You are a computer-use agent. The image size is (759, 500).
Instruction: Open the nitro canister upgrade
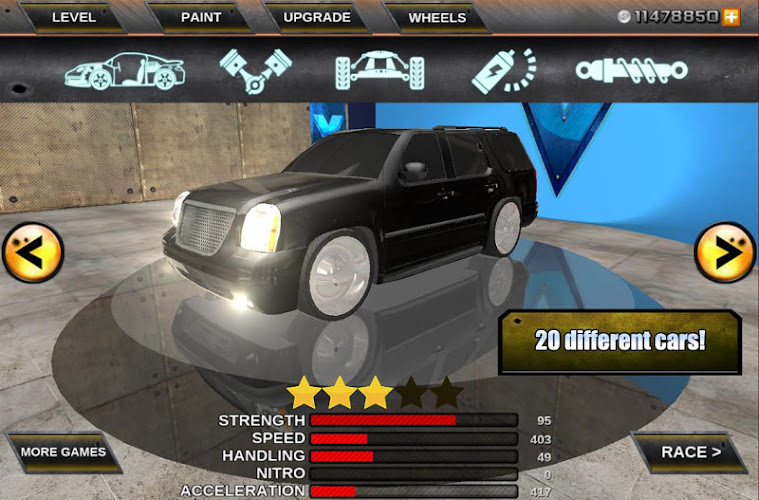503,70
